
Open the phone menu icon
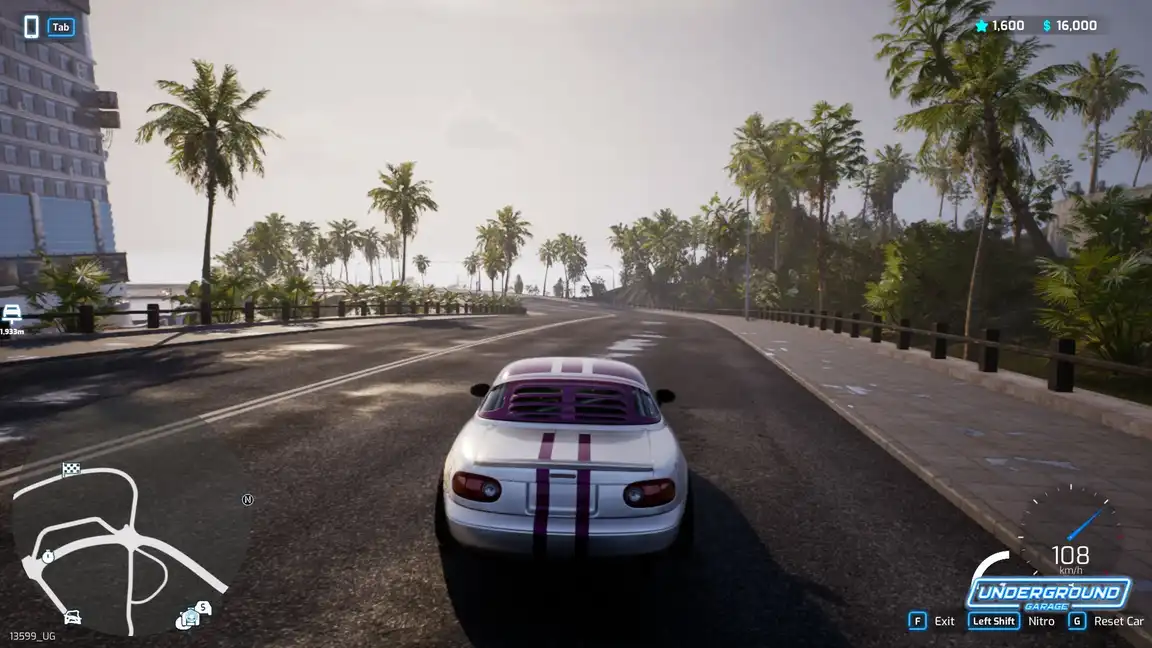(x=31, y=27)
